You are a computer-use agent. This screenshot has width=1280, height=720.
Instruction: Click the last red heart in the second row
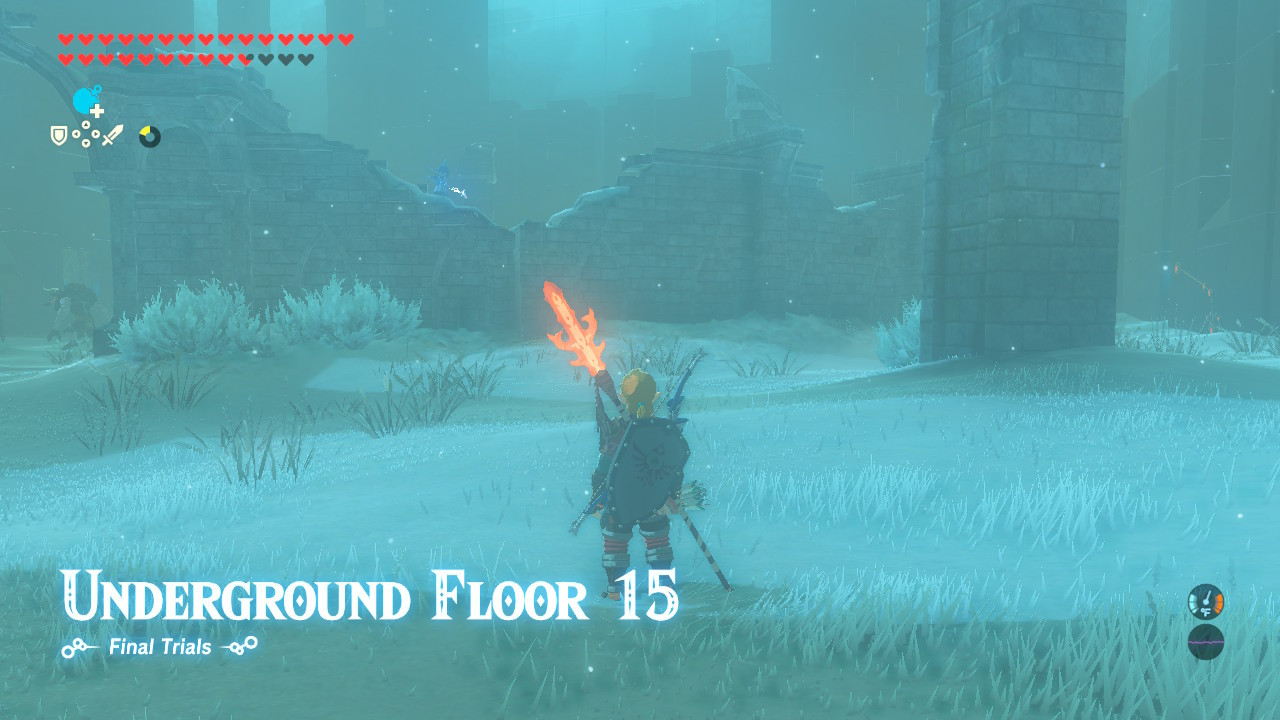pos(225,57)
